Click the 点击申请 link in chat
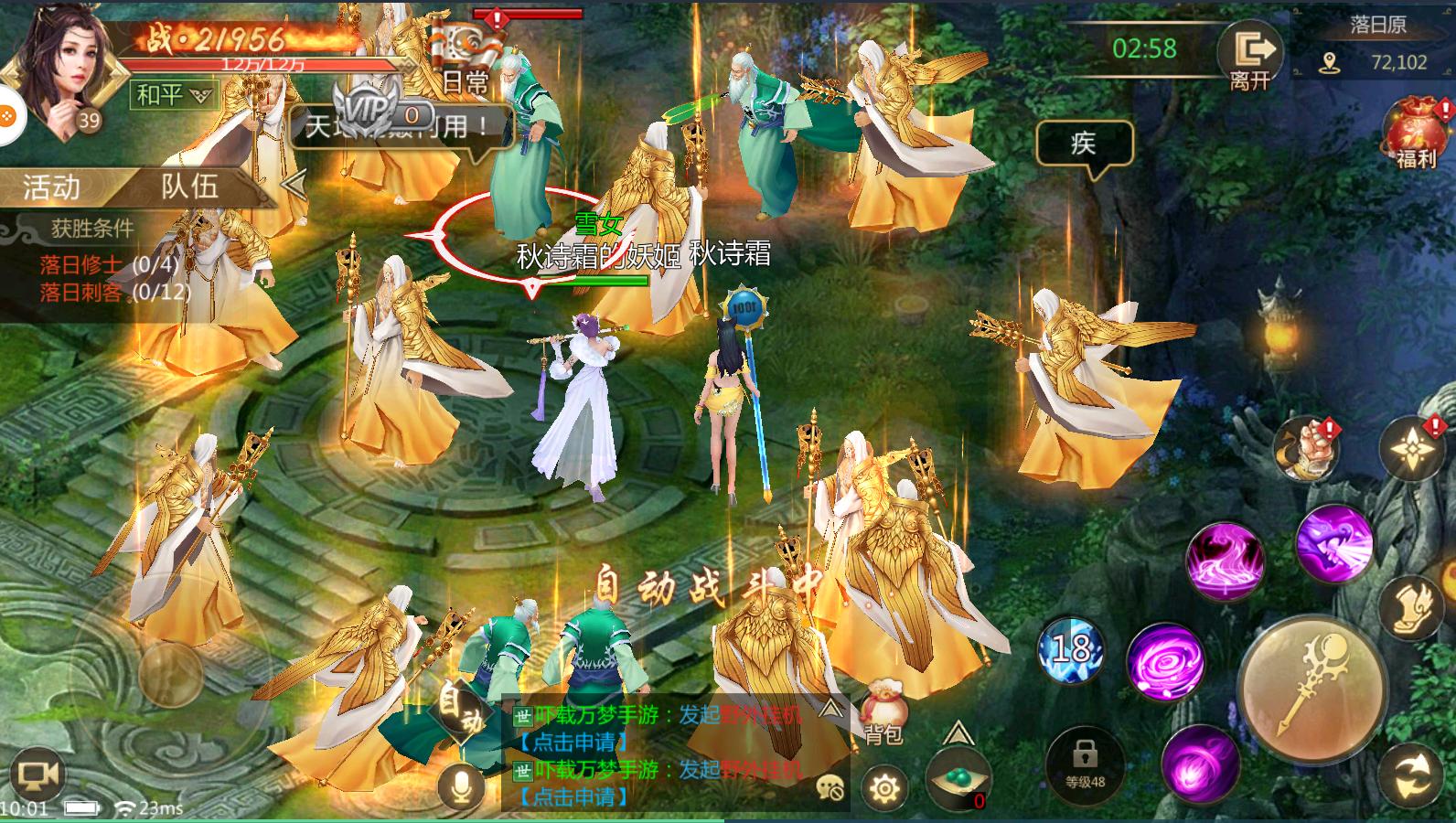The height and width of the screenshot is (823, 1456). click(573, 743)
